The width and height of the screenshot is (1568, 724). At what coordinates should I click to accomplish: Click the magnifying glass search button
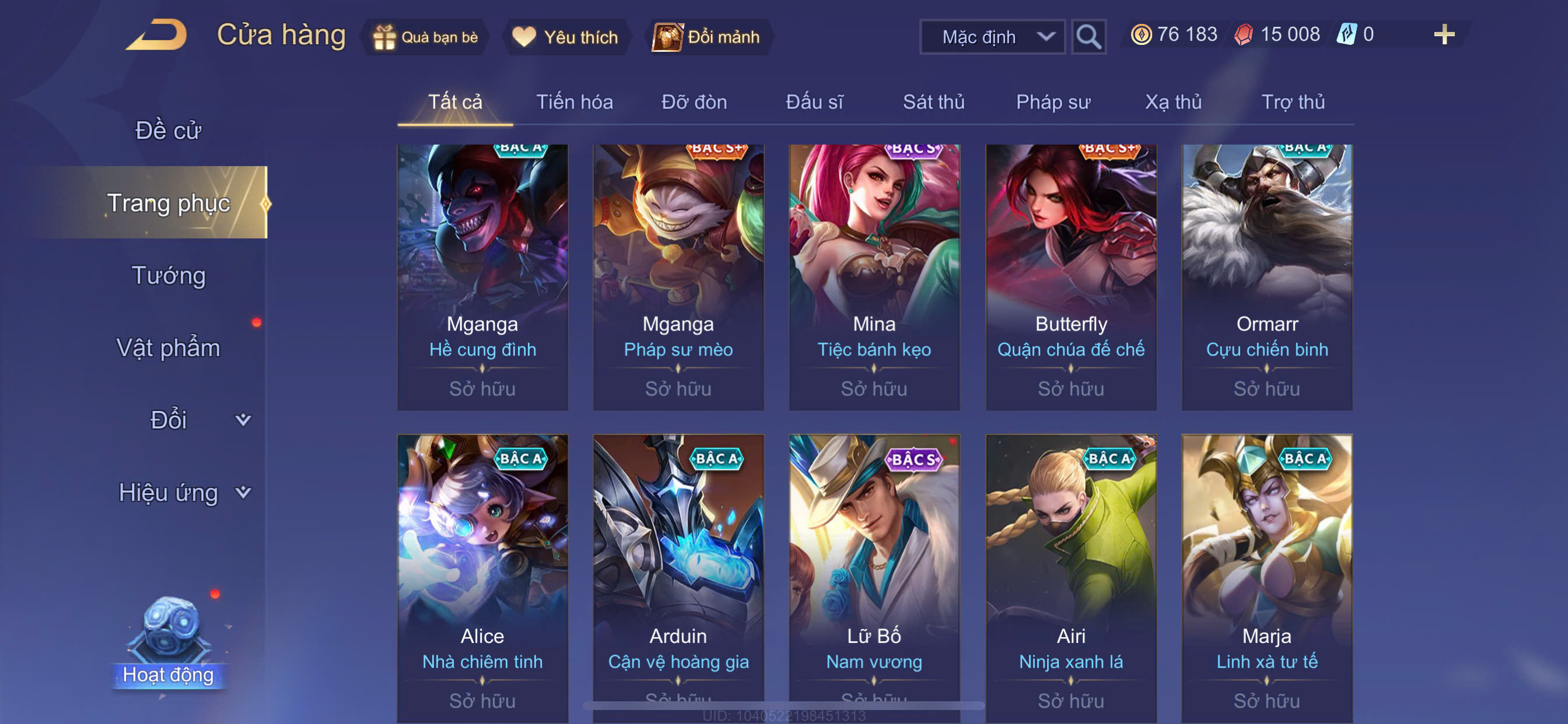coord(1088,37)
